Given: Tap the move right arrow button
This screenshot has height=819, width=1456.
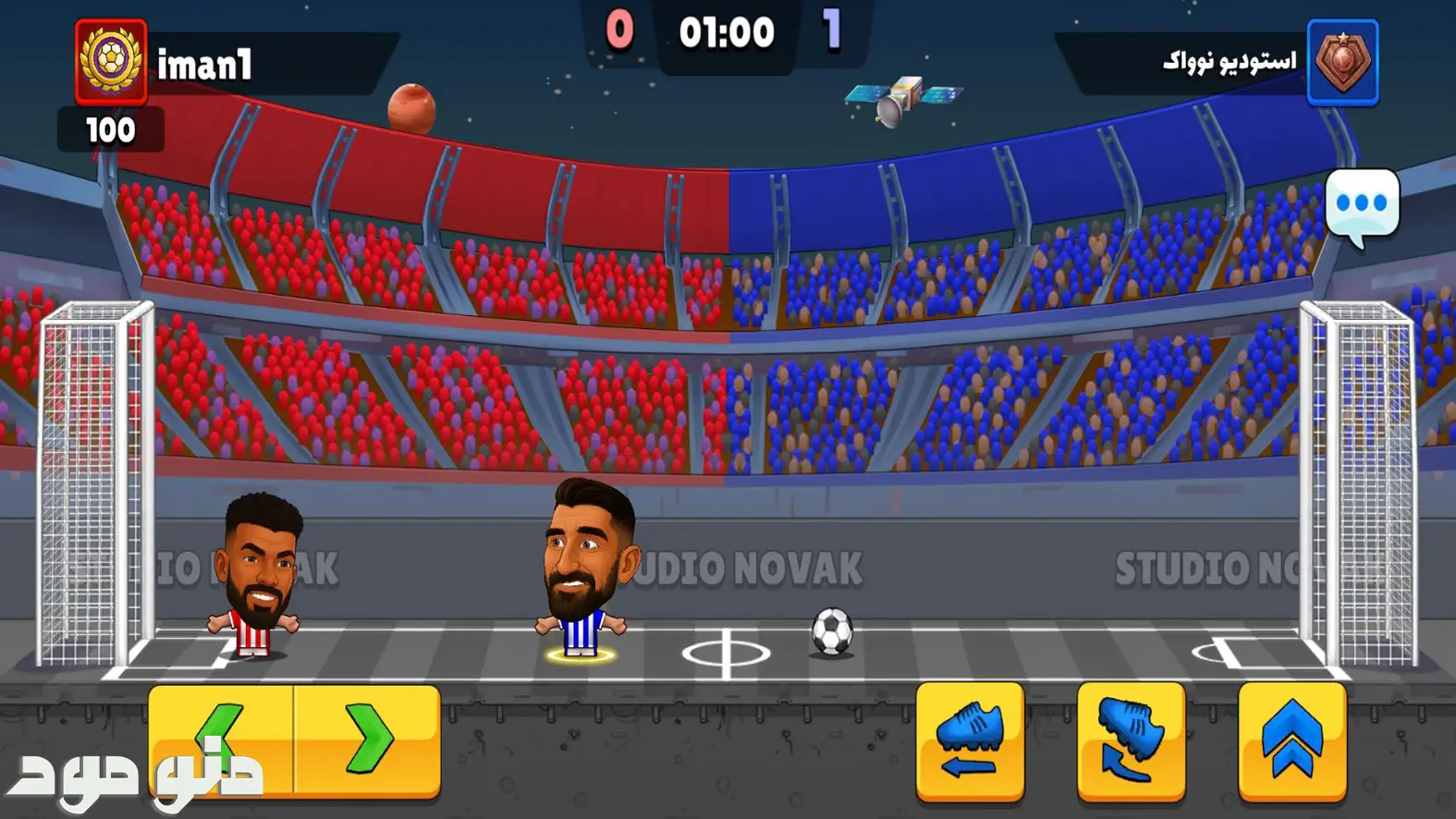Looking at the screenshot, I should click(x=368, y=739).
